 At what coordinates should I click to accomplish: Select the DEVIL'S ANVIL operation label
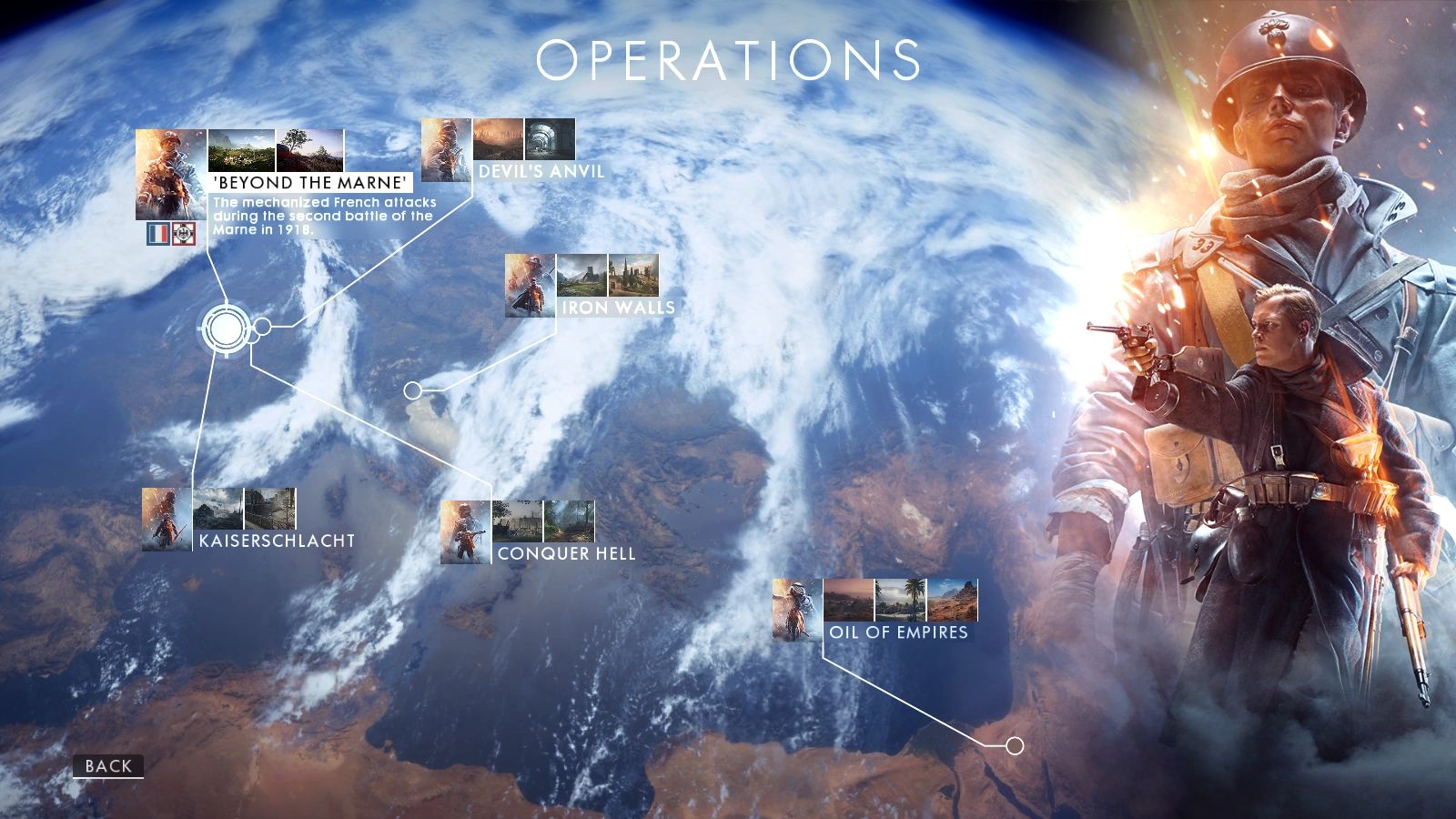(541, 168)
